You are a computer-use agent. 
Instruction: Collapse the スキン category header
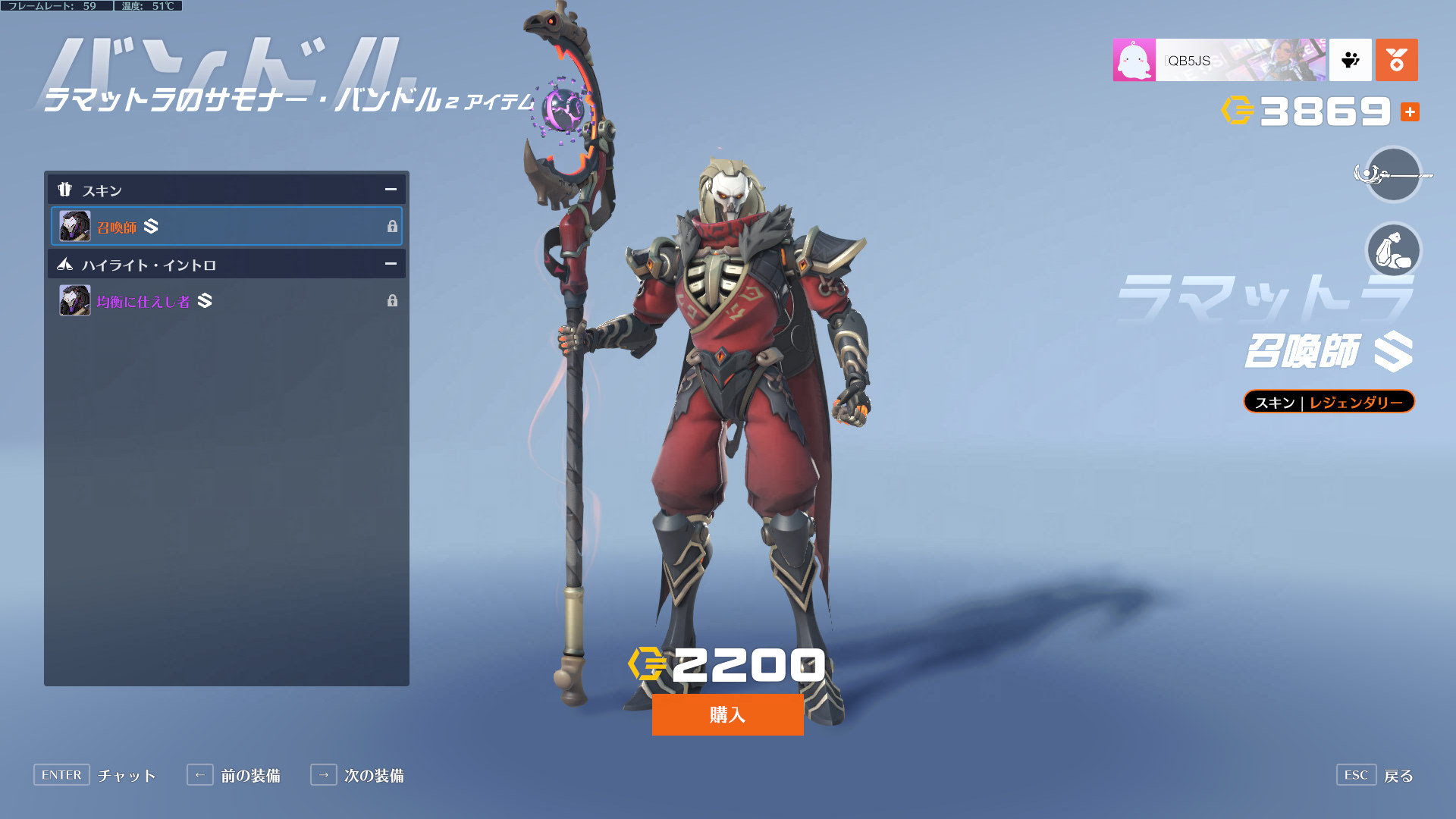point(391,190)
